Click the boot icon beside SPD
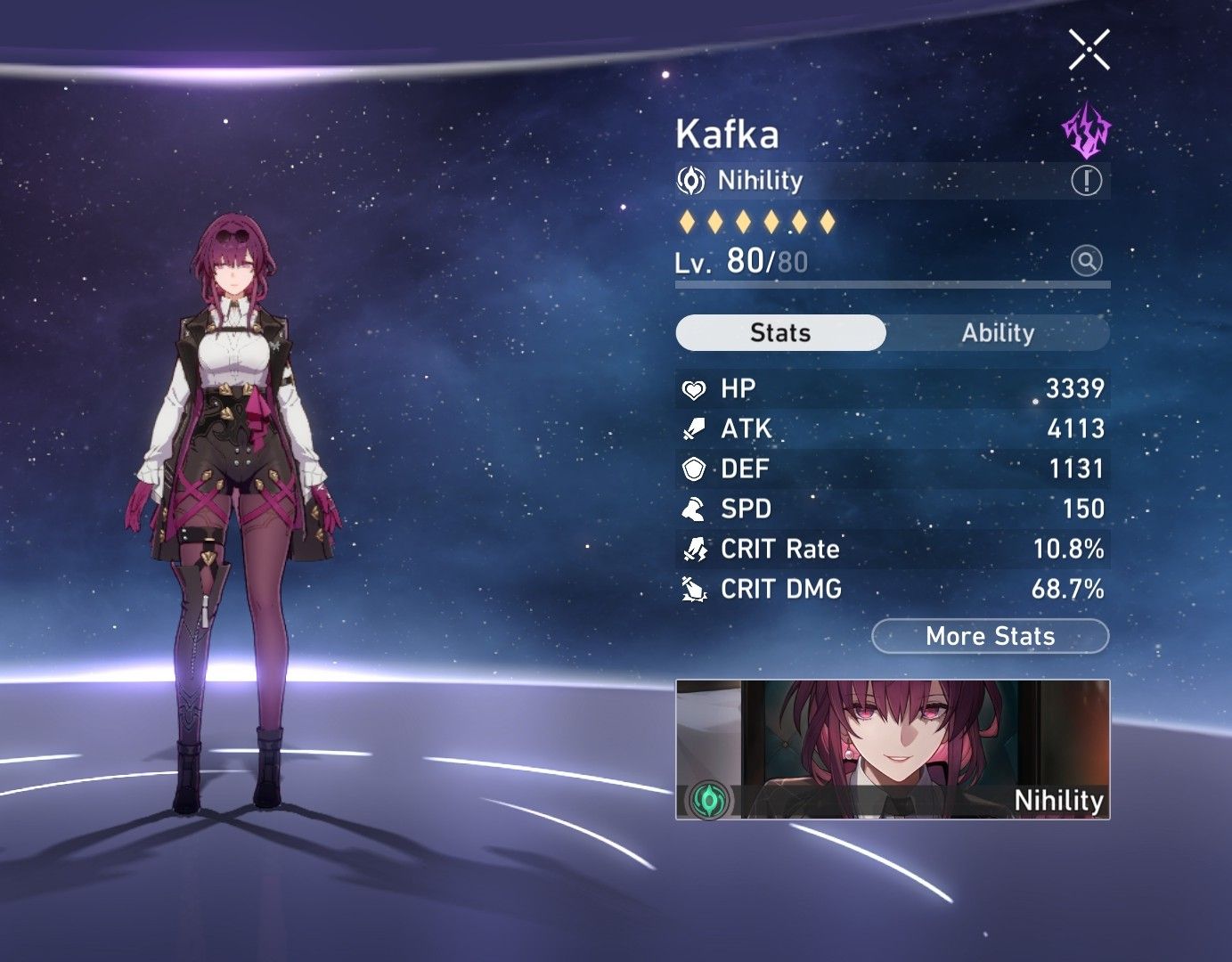The image size is (1232, 962). click(696, 509)
